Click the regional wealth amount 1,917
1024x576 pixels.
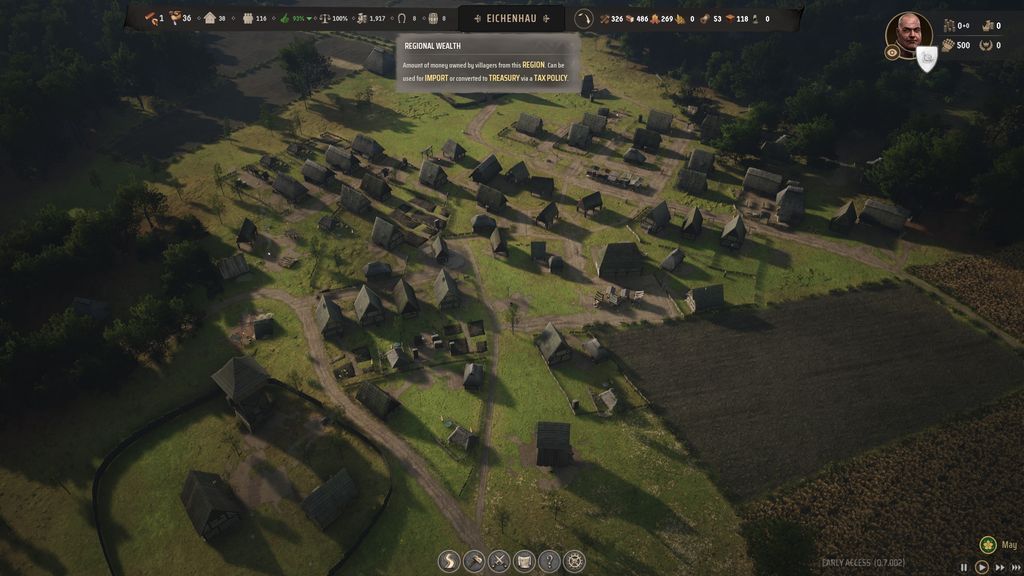click(370, 18)
